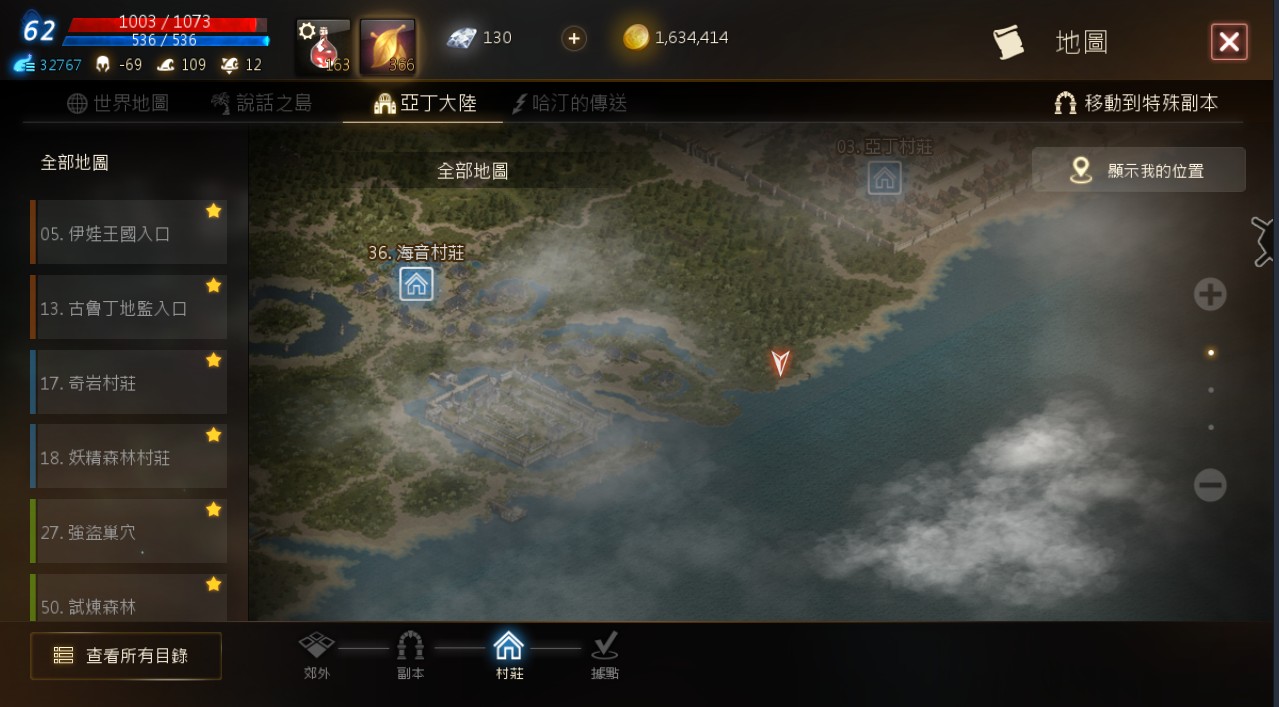The image size is (1279, 707).
Task: Select the 亞丁大陸 tab
Action: [425, 103]
